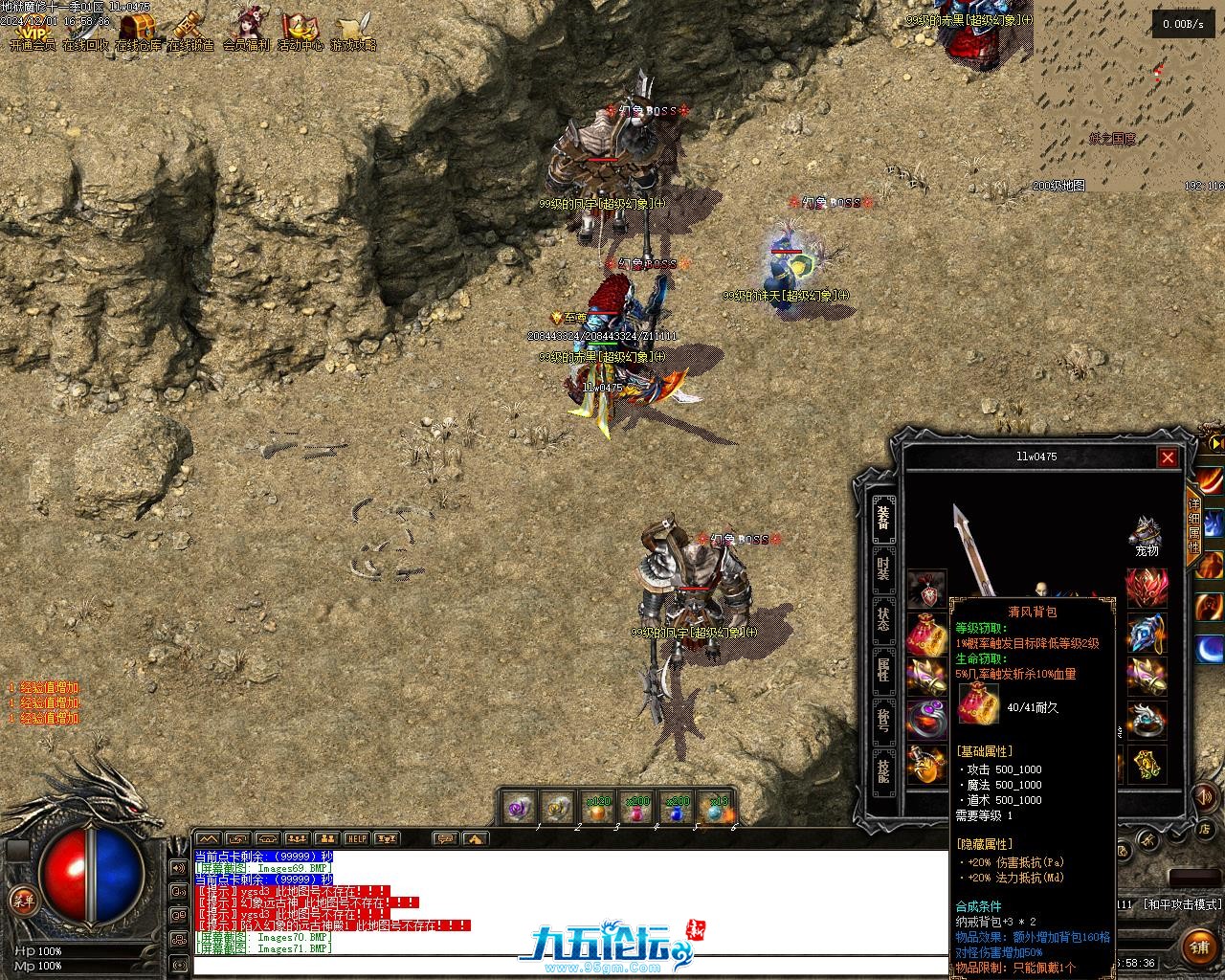Select the 宠物 pet slot
1225x980 pixels.
[x=1146, y=535]
